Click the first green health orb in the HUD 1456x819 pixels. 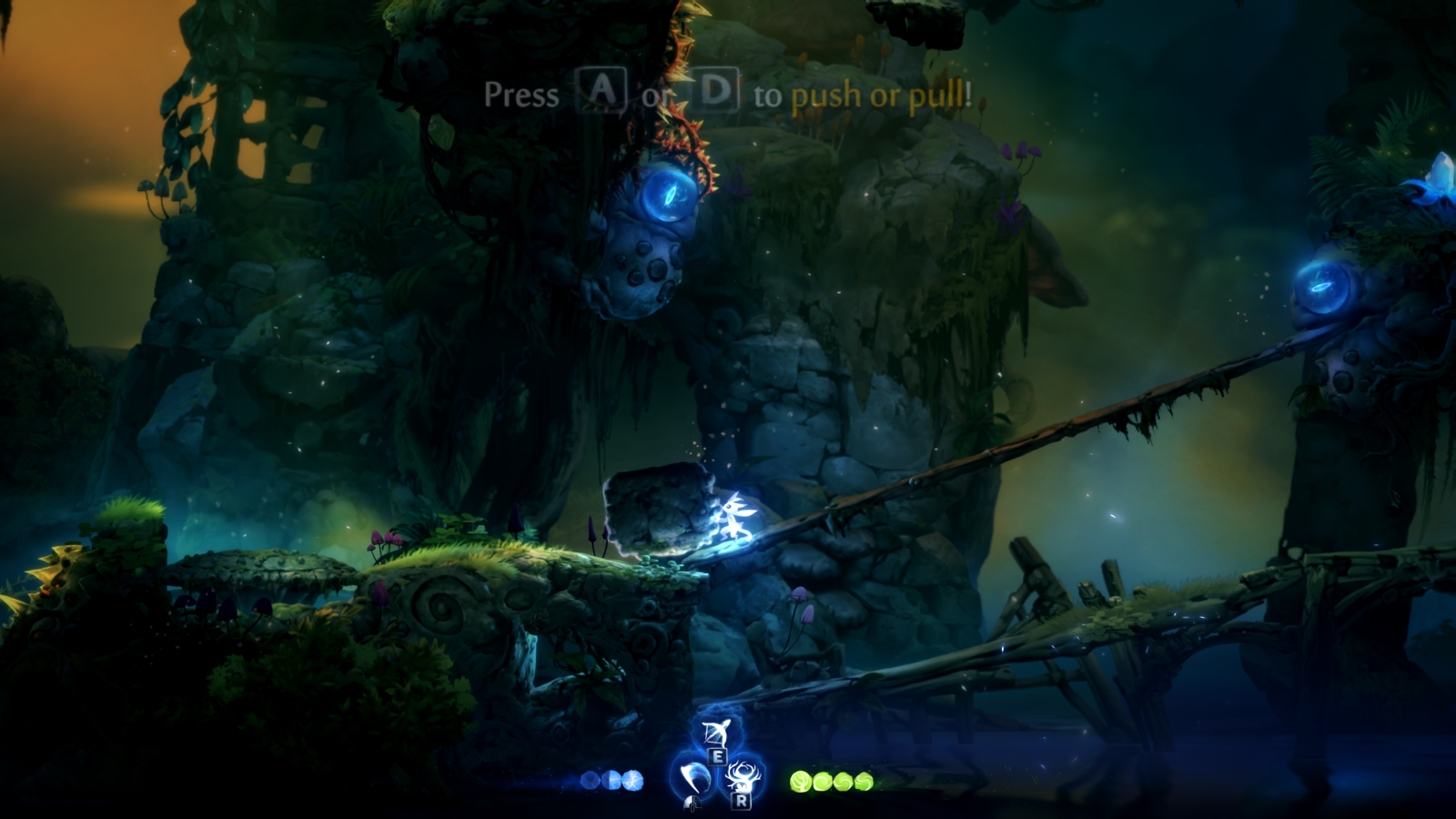(802, 781)
